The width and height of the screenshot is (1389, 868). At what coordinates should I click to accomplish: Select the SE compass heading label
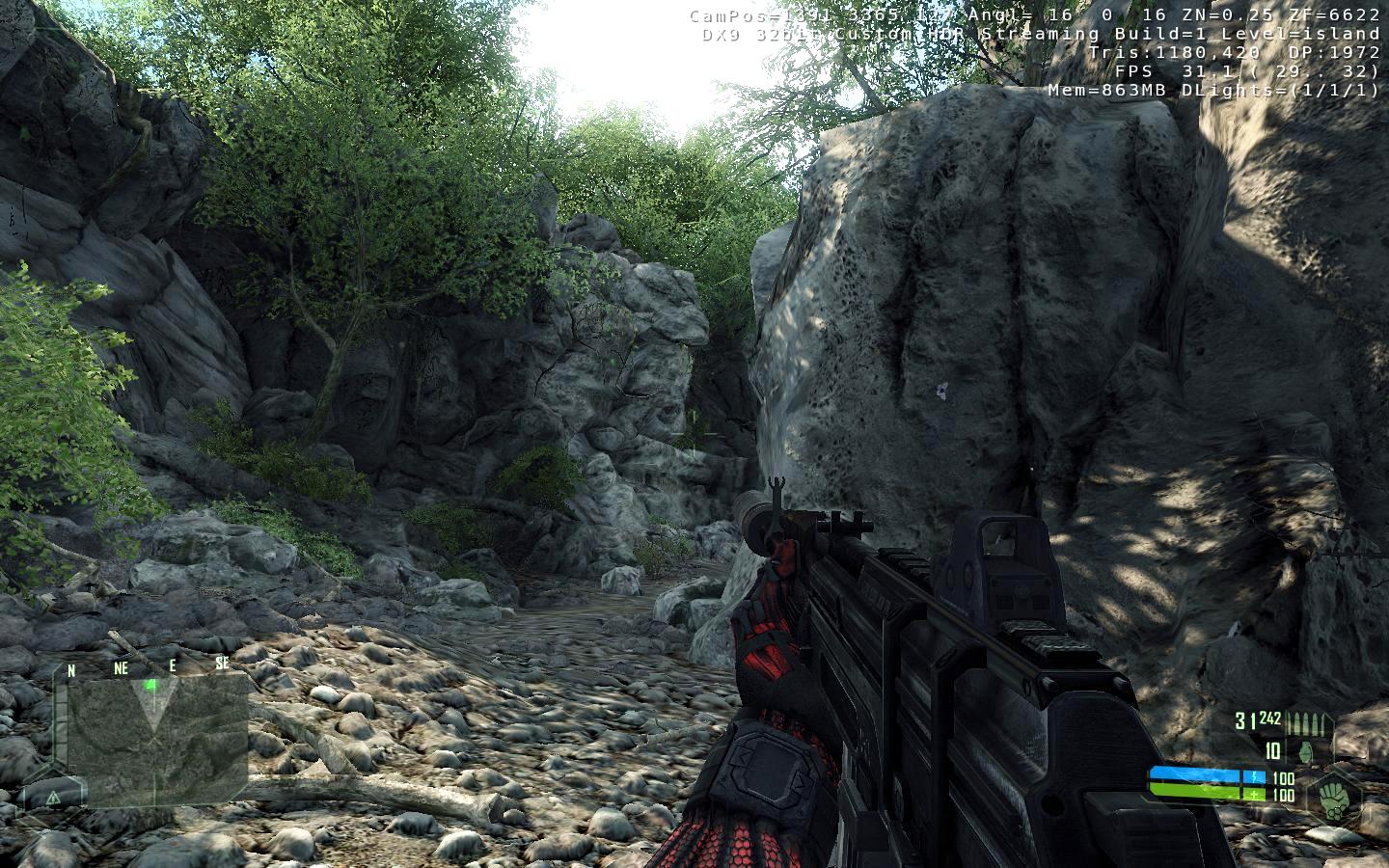(x=222, y=664)
